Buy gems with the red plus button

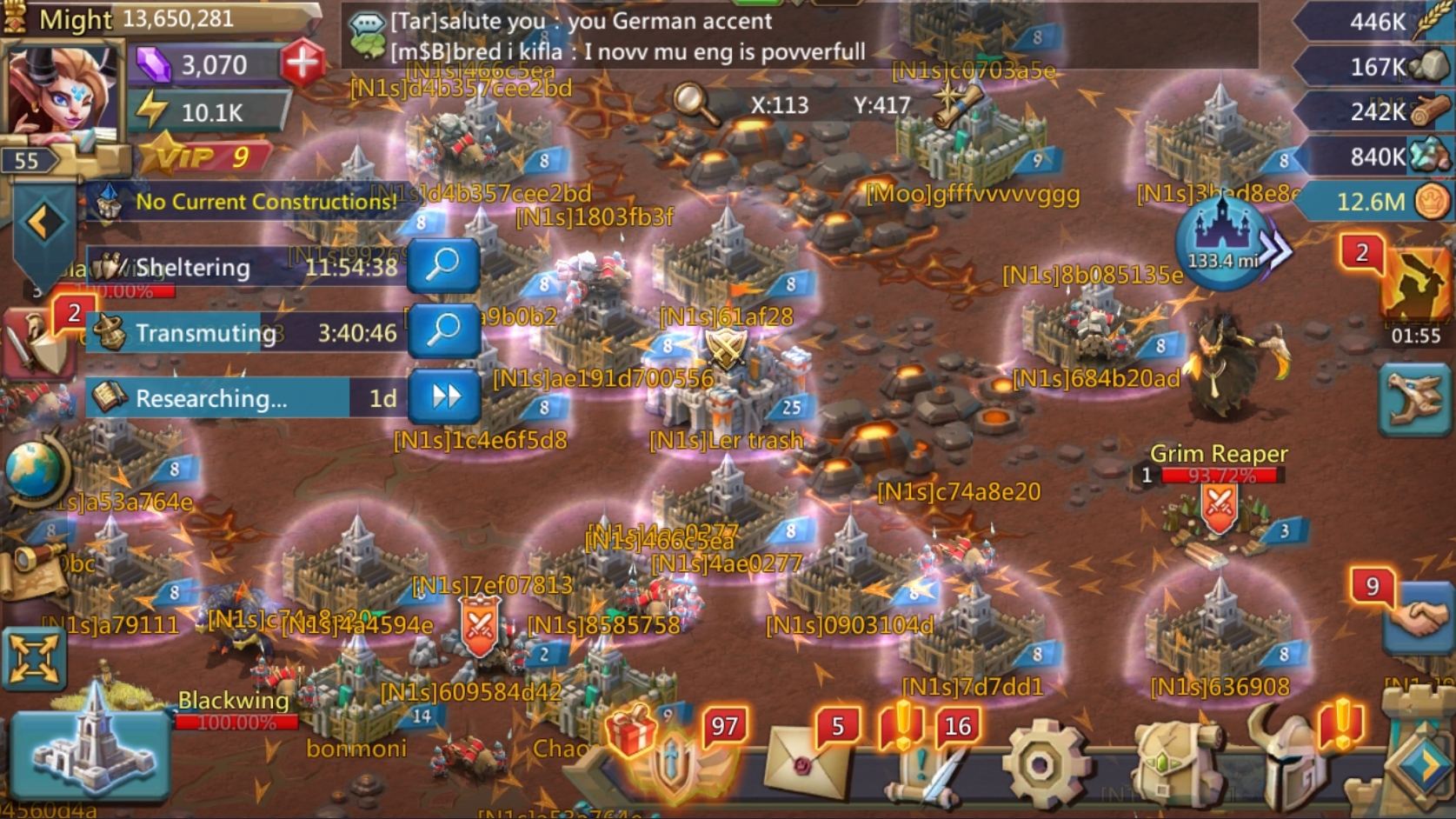point(303,63)
